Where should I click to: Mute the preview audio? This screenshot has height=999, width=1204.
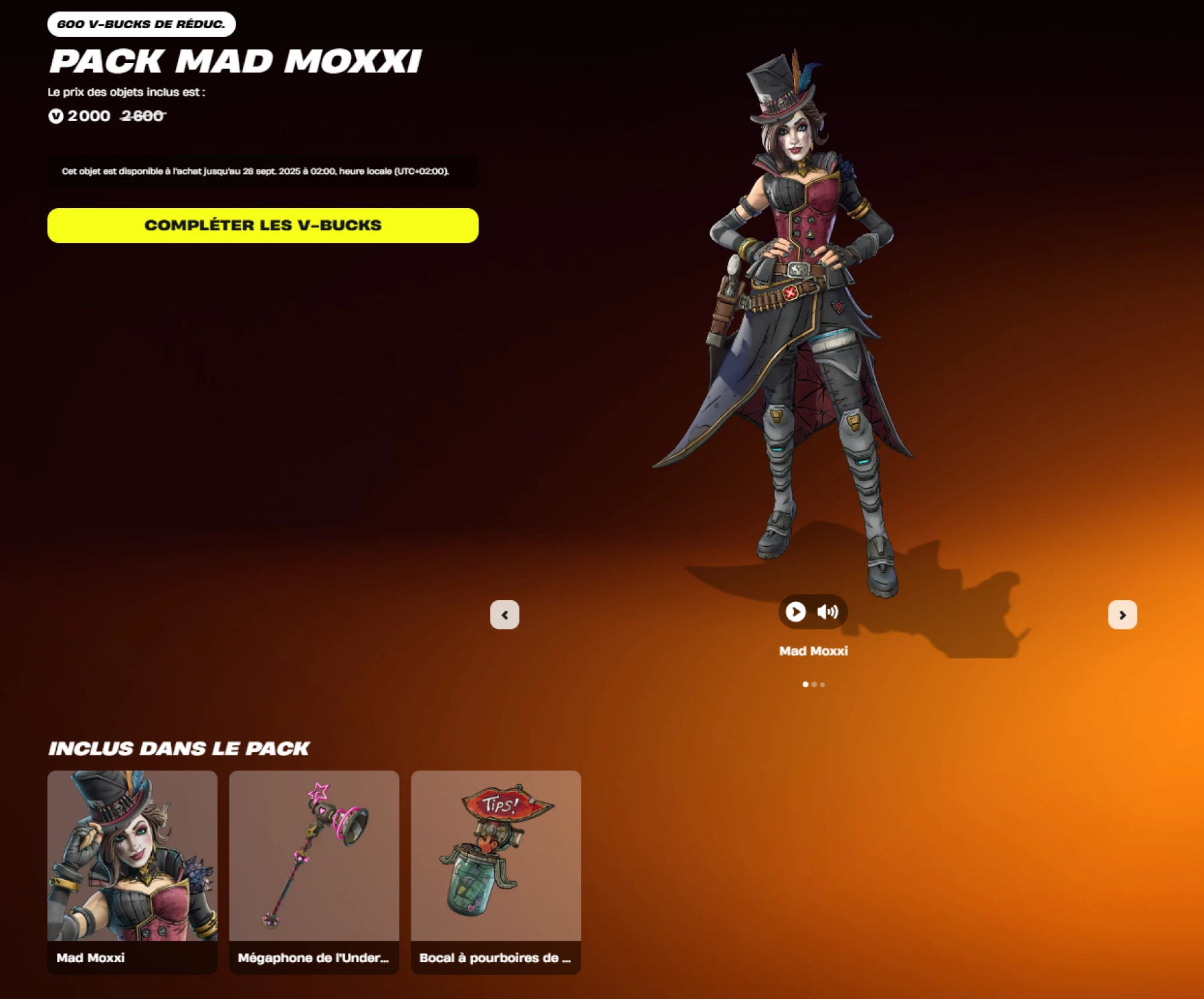(828, 611)
